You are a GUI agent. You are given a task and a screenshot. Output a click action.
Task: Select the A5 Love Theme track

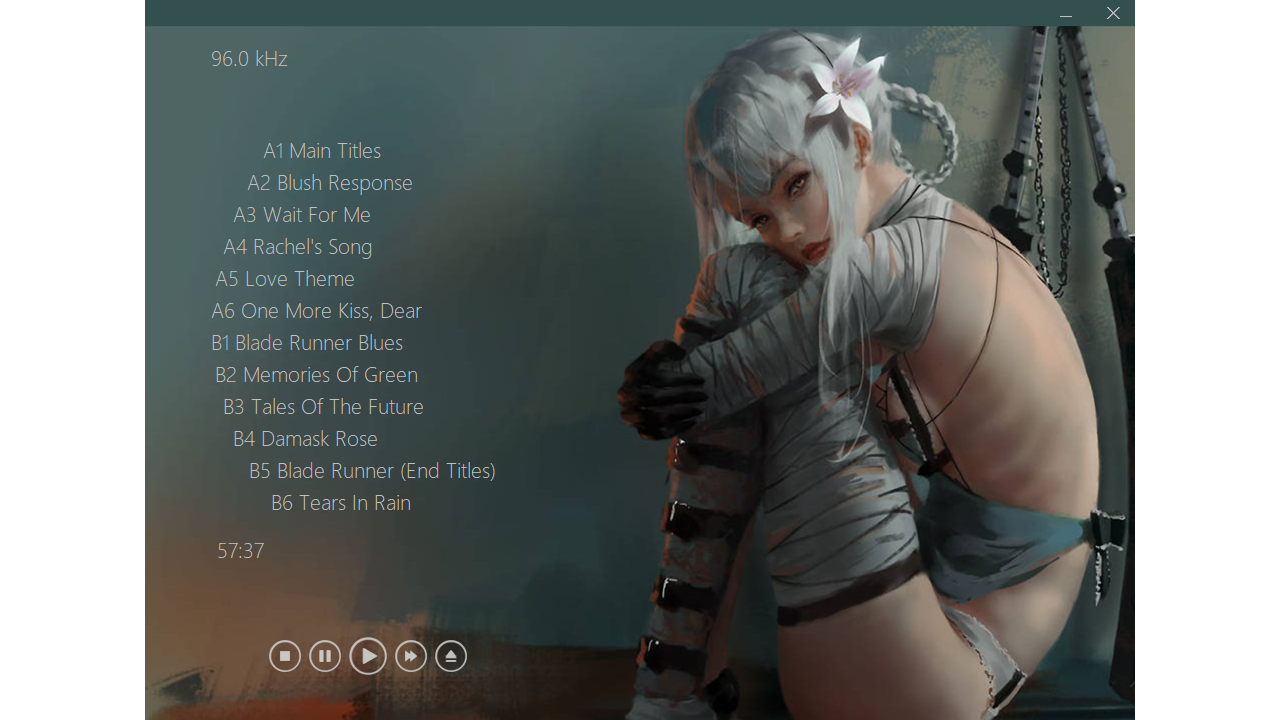point(285,279)
